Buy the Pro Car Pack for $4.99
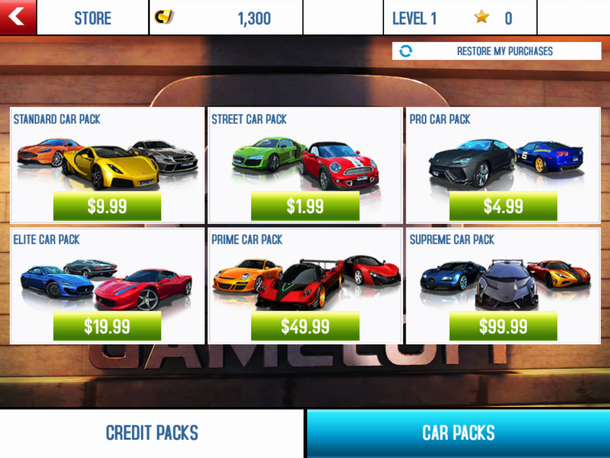The image size is (610, 458). [x=502, y=206]
